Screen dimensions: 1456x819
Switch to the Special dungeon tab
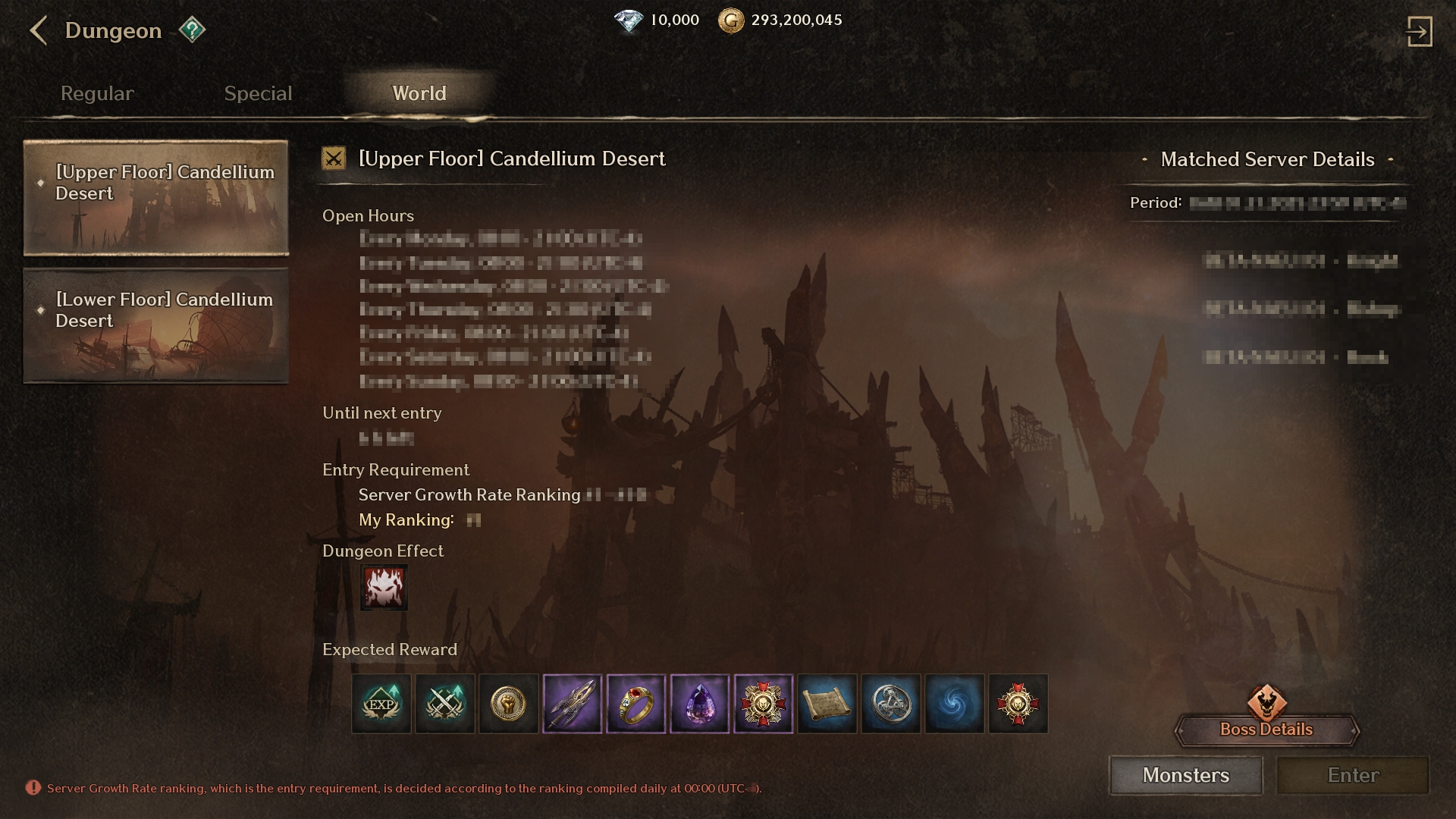[258, 93]
